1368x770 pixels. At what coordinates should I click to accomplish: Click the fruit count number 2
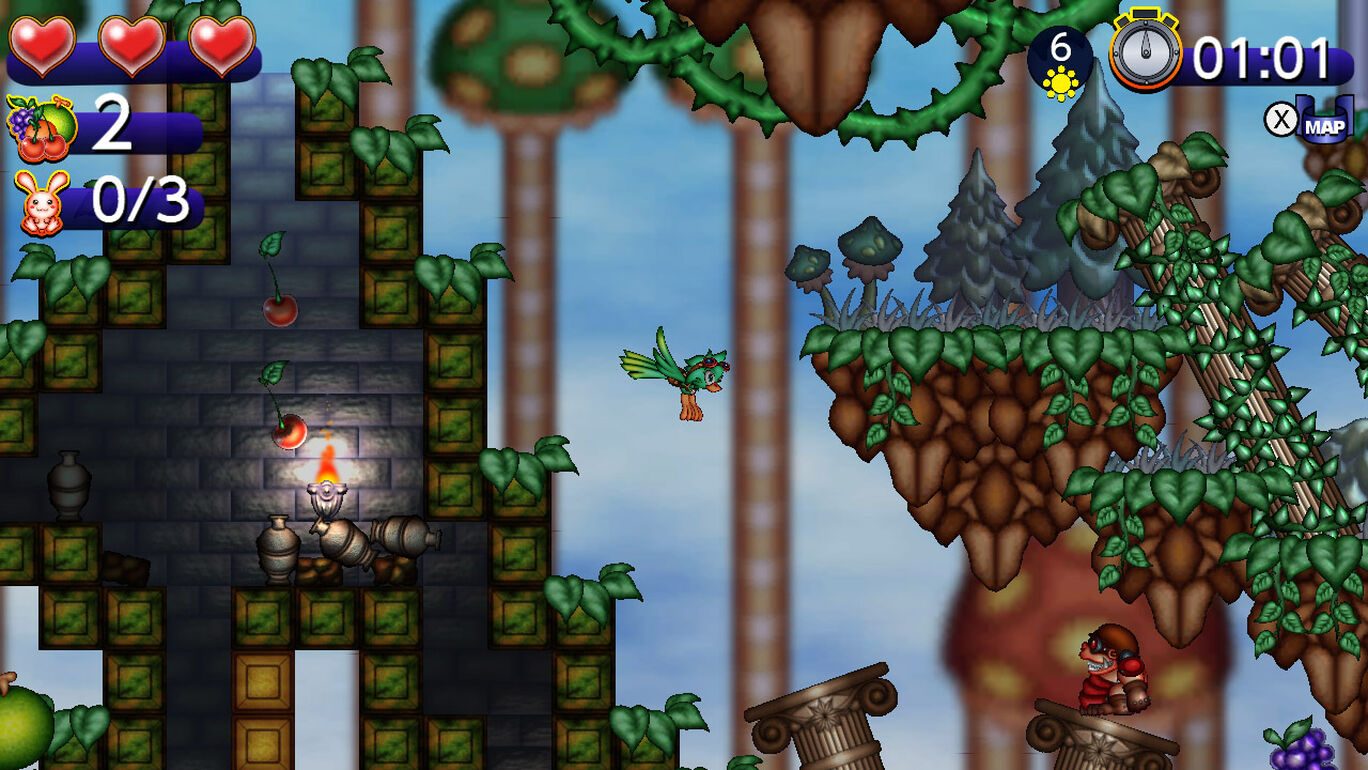coord(113,125)
